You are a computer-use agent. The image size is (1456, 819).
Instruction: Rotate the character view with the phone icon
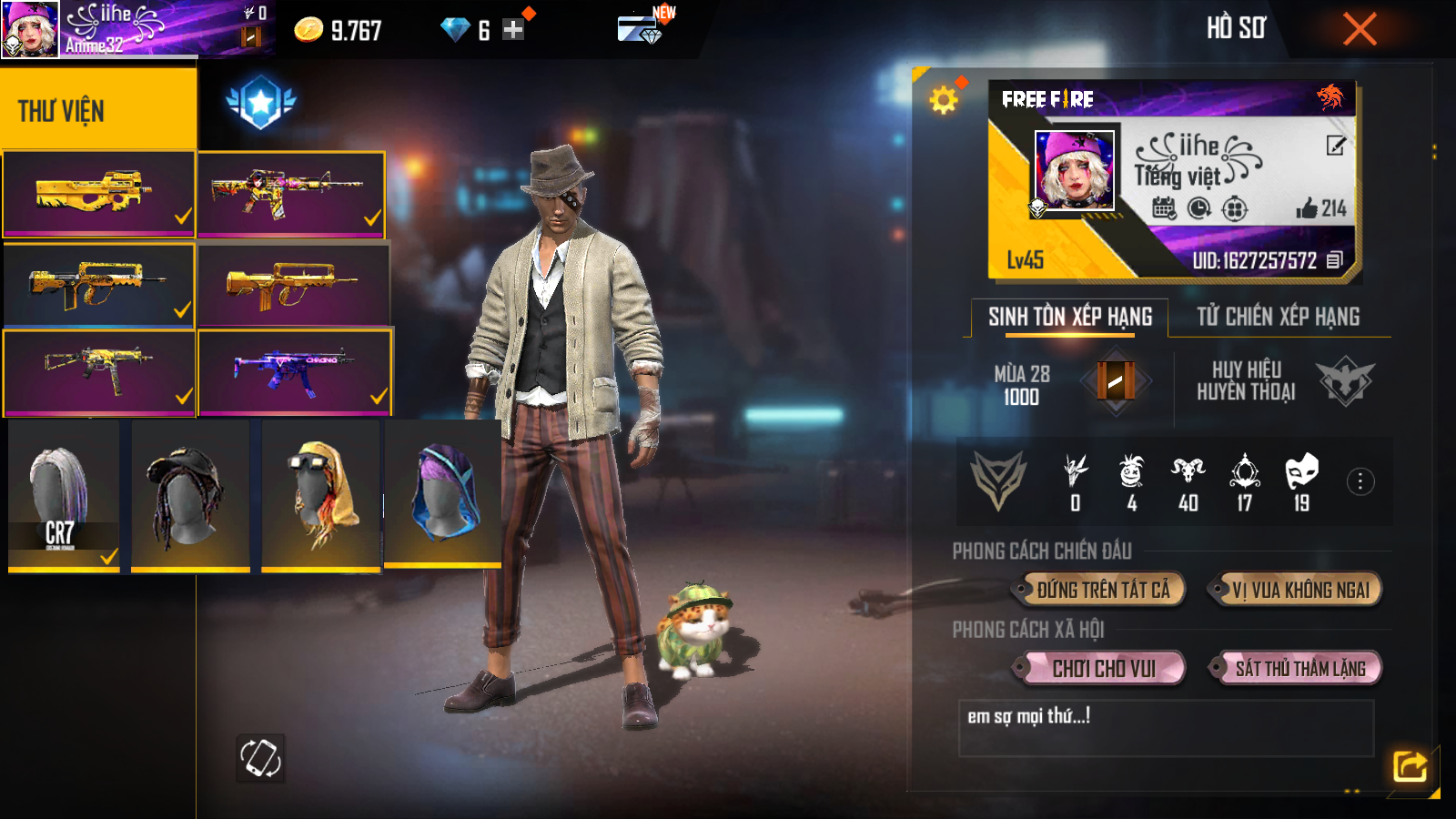260,758
